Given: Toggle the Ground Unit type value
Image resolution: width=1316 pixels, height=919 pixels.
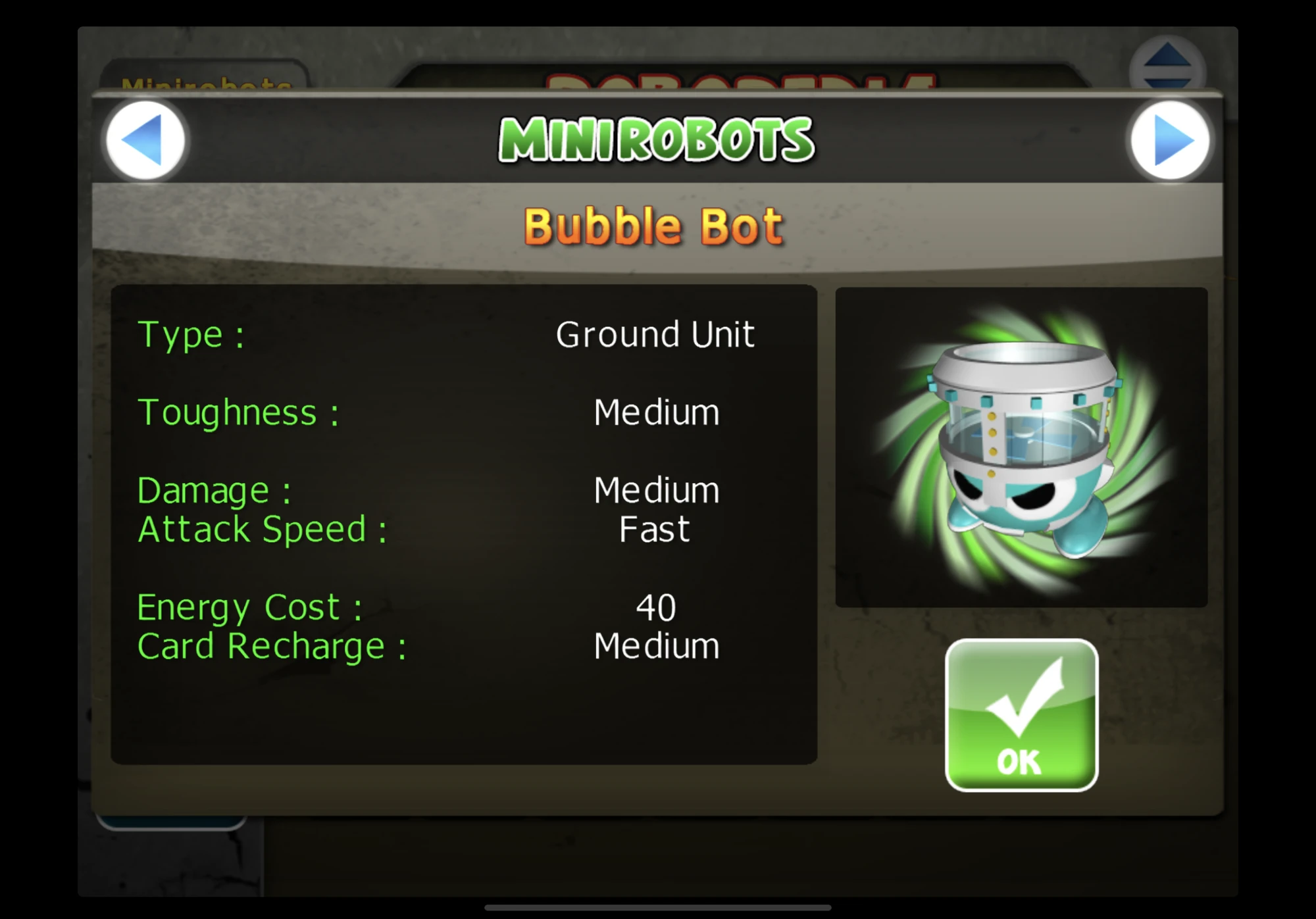Looking at the screenshot, I should 655,334.
